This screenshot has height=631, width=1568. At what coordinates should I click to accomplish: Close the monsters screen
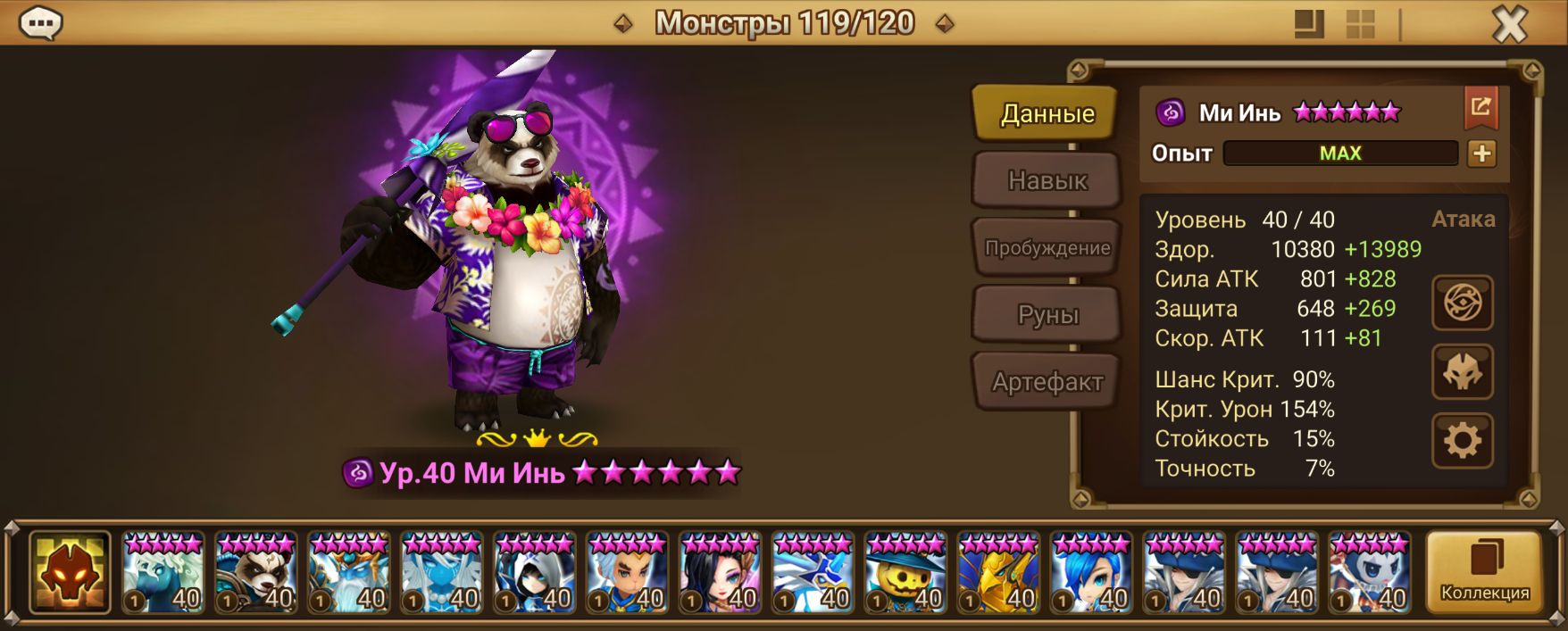click(x=1509, y=24)
